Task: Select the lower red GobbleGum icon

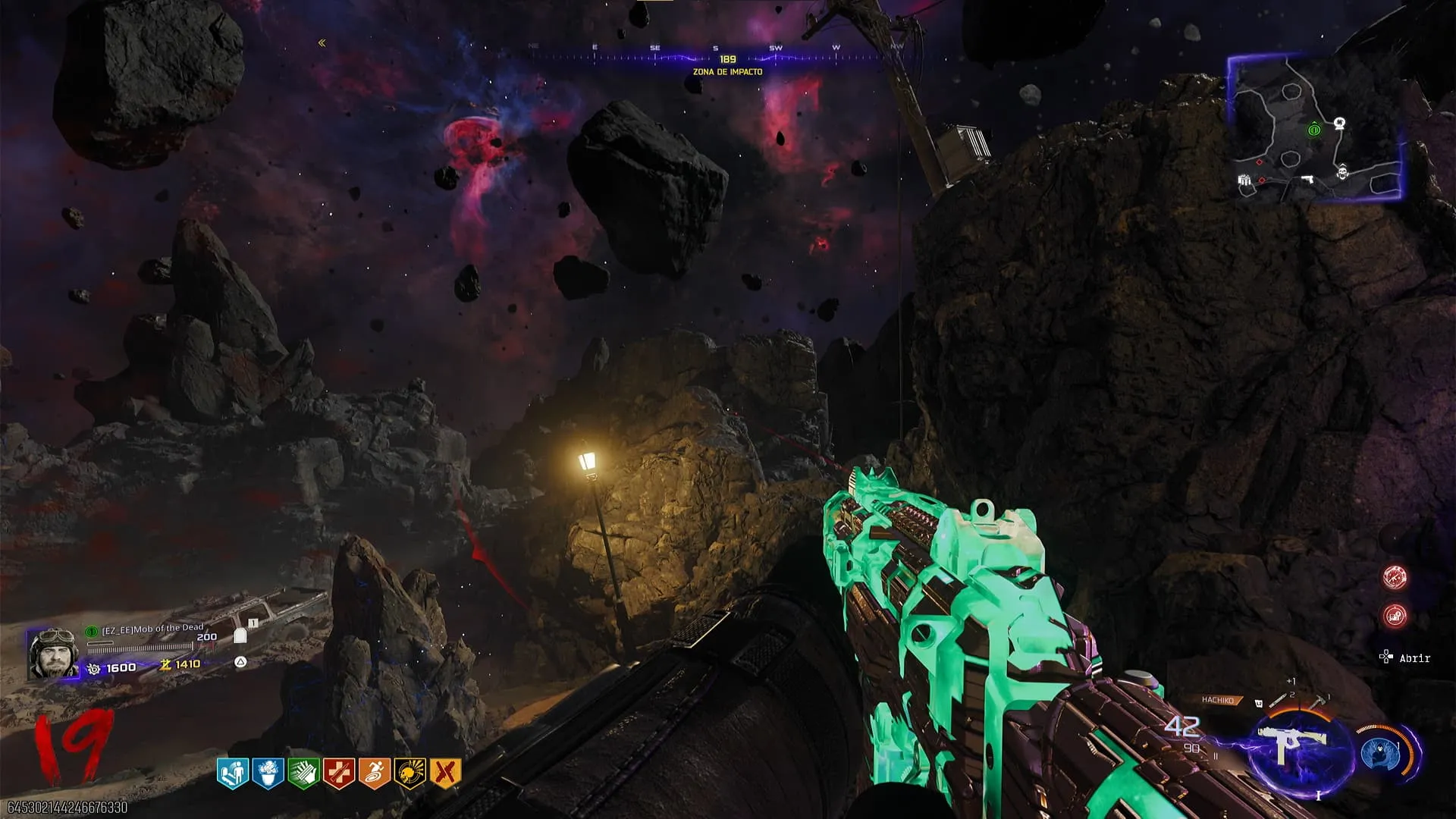Action: coord(1395,615)
